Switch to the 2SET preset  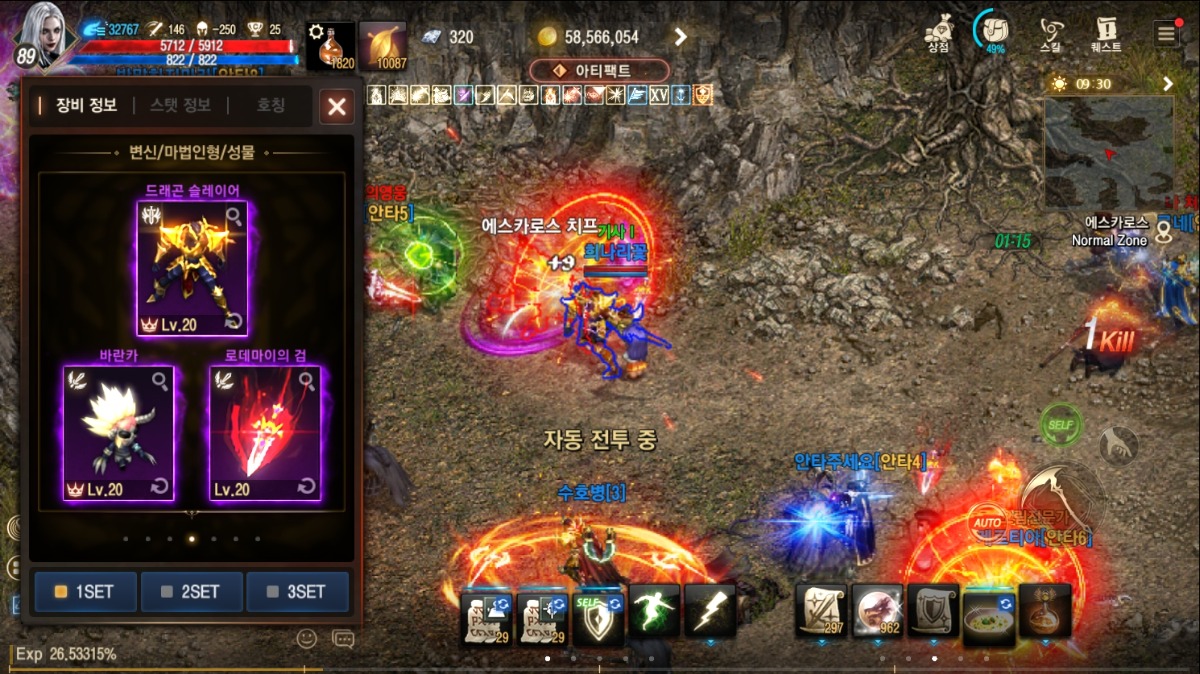pos(192,591)
